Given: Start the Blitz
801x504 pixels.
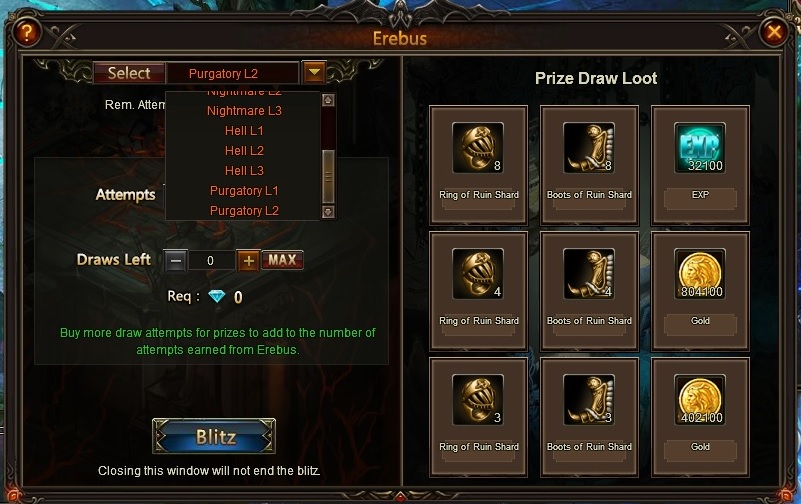Looking at the screenshot, I should [x=214, y=437].
